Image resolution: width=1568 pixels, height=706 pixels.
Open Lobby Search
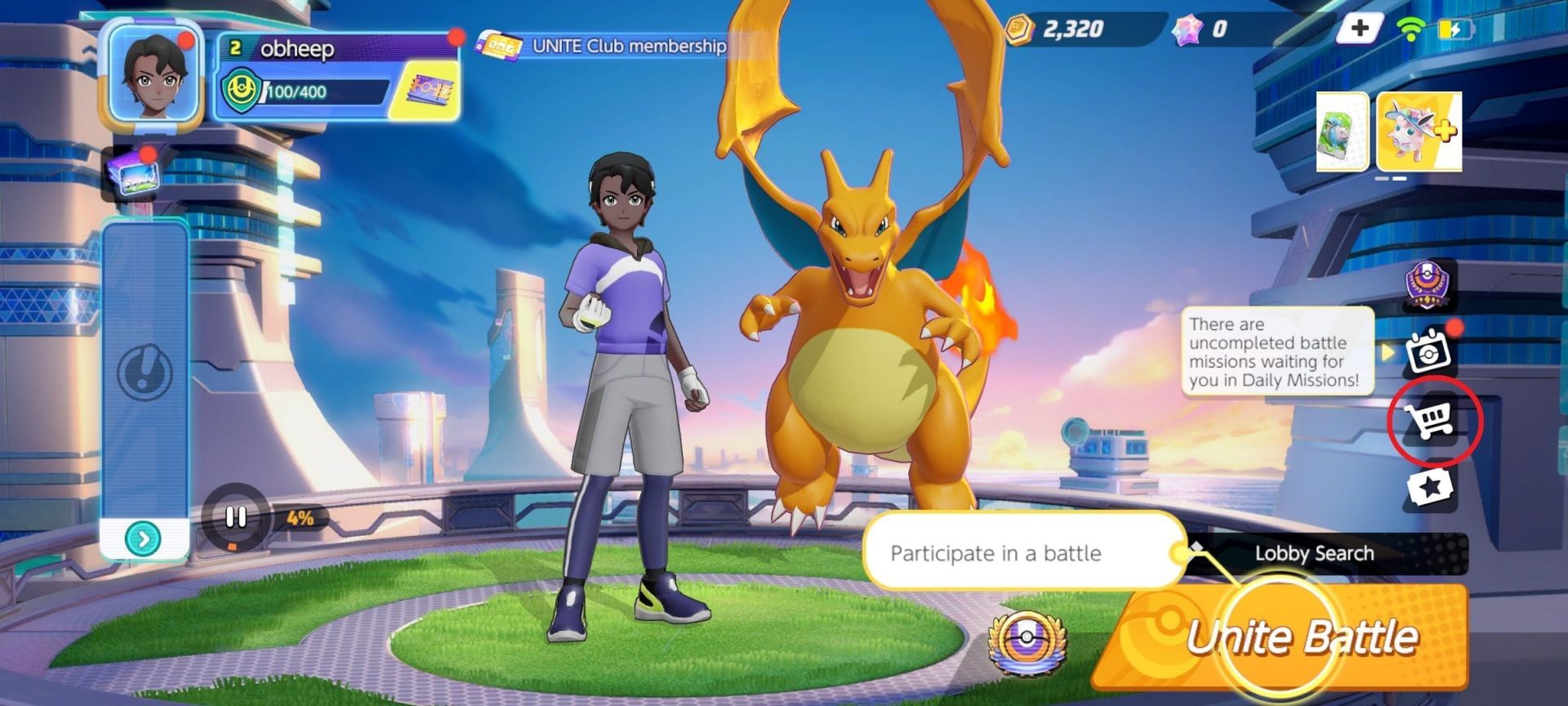1313,553
